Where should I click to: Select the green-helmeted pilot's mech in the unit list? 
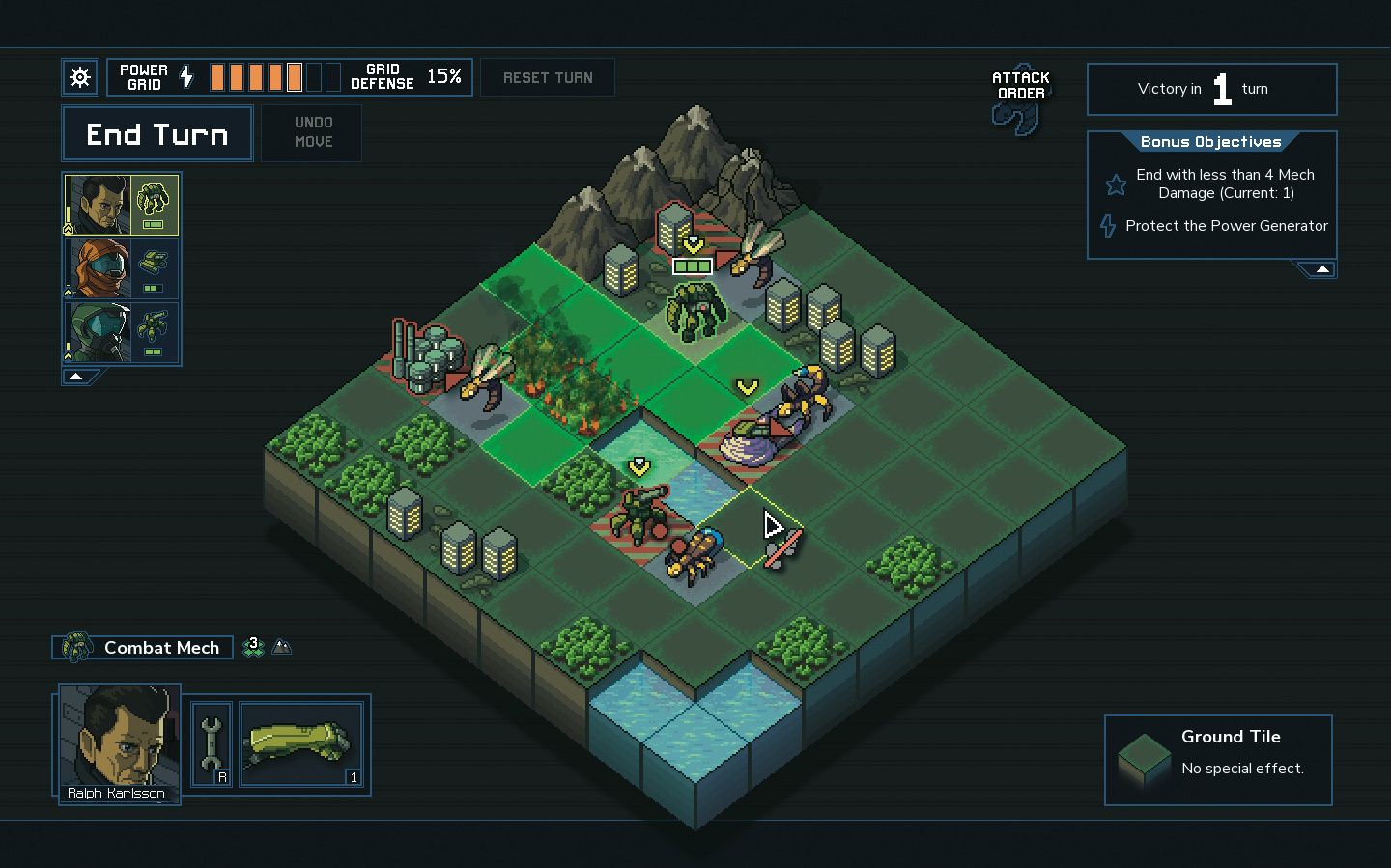click(x=122, y=332)
